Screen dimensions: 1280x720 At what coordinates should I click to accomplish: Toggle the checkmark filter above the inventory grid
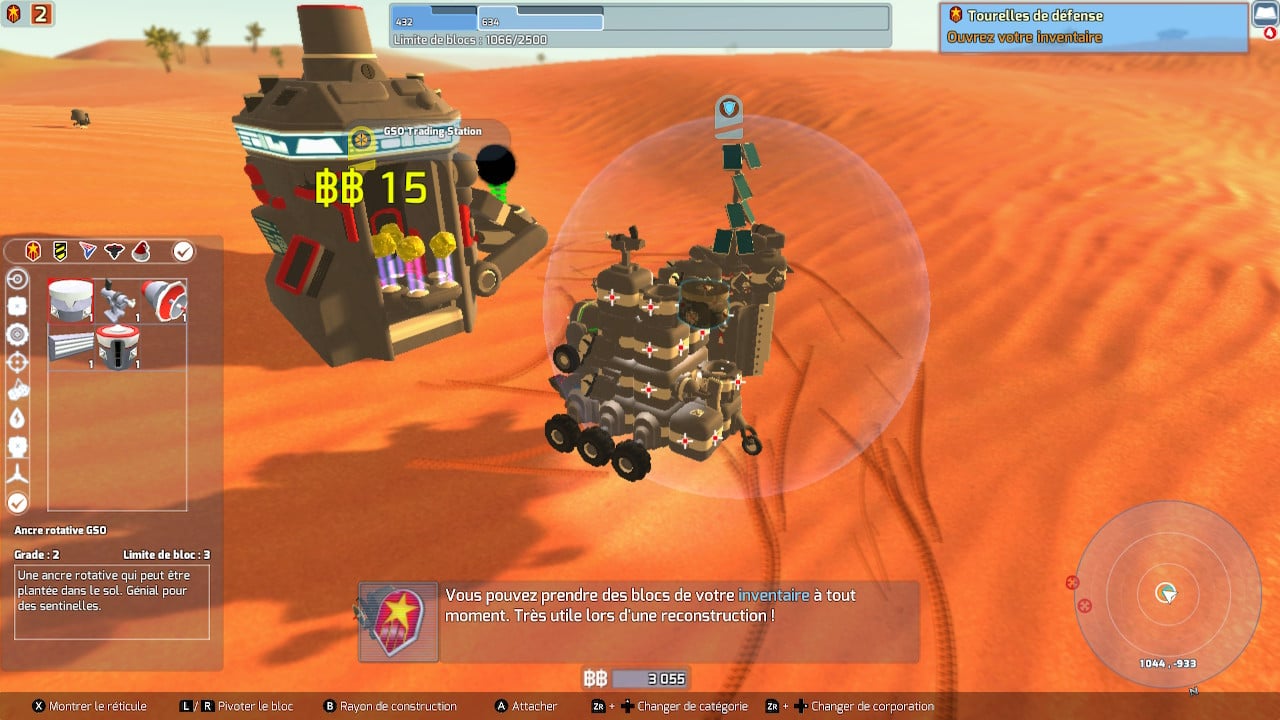(182, 251)
